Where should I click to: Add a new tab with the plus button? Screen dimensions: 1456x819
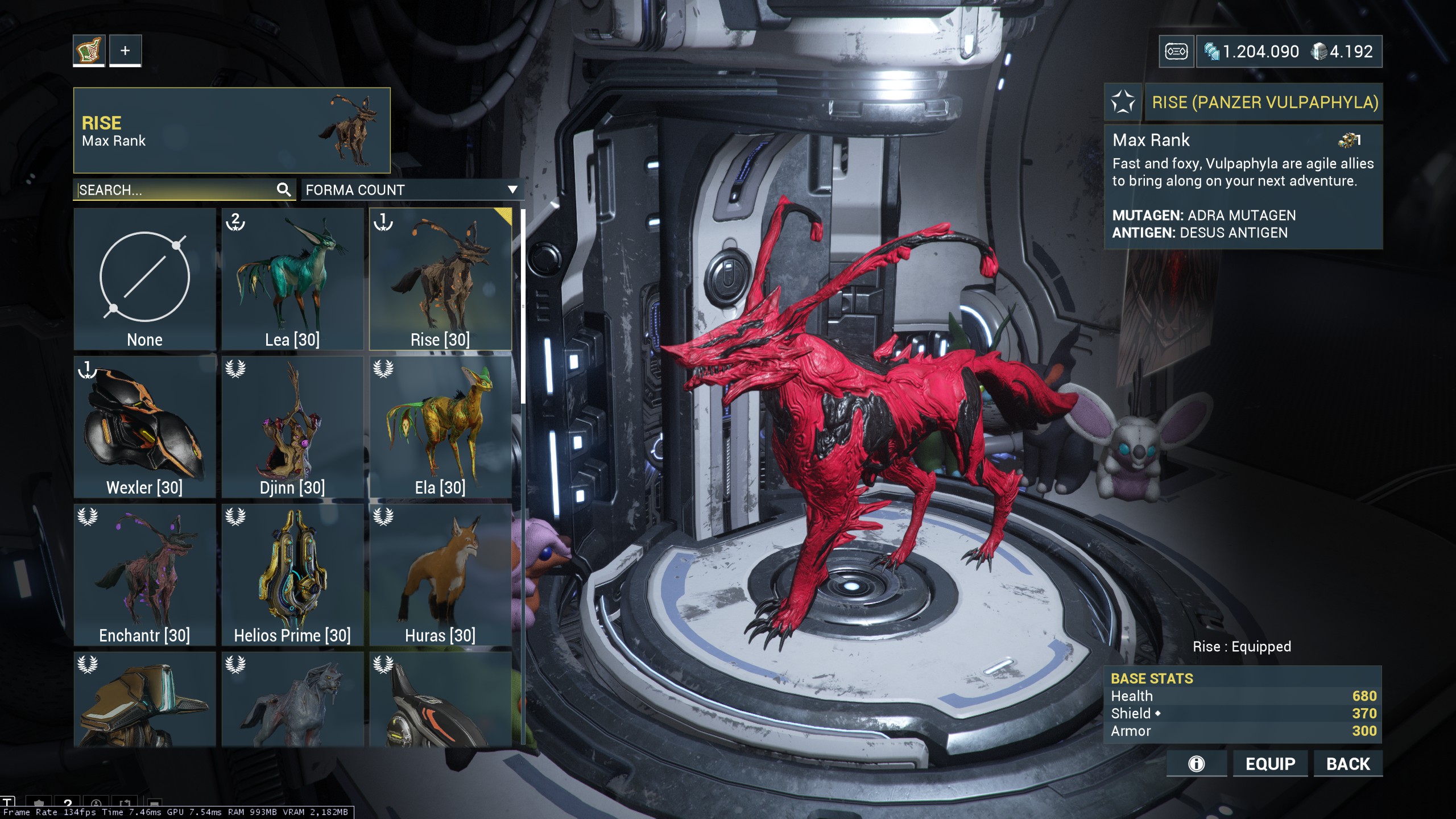pos(125,51)
